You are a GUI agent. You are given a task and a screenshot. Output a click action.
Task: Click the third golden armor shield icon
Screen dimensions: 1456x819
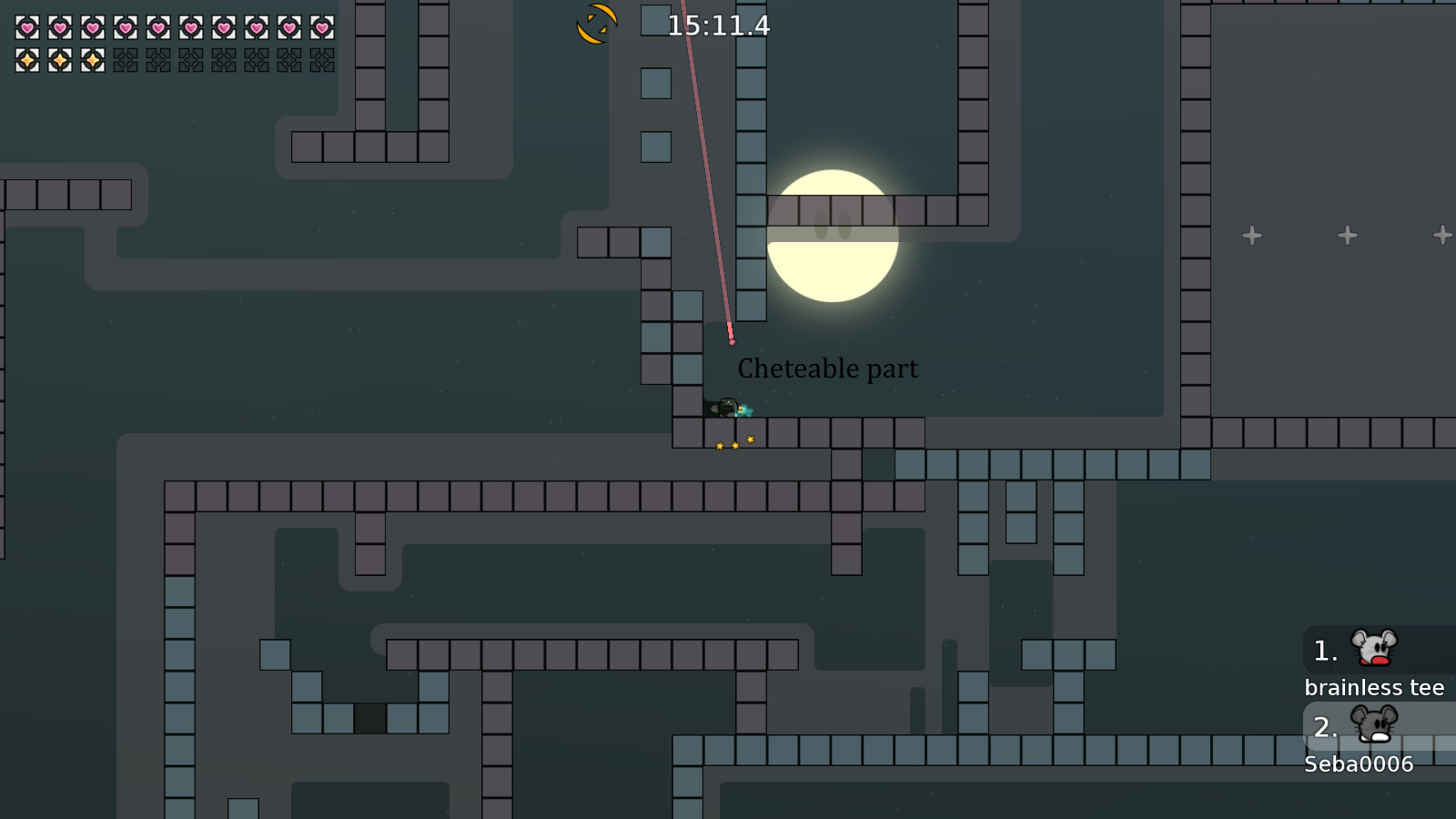point(91,60)
